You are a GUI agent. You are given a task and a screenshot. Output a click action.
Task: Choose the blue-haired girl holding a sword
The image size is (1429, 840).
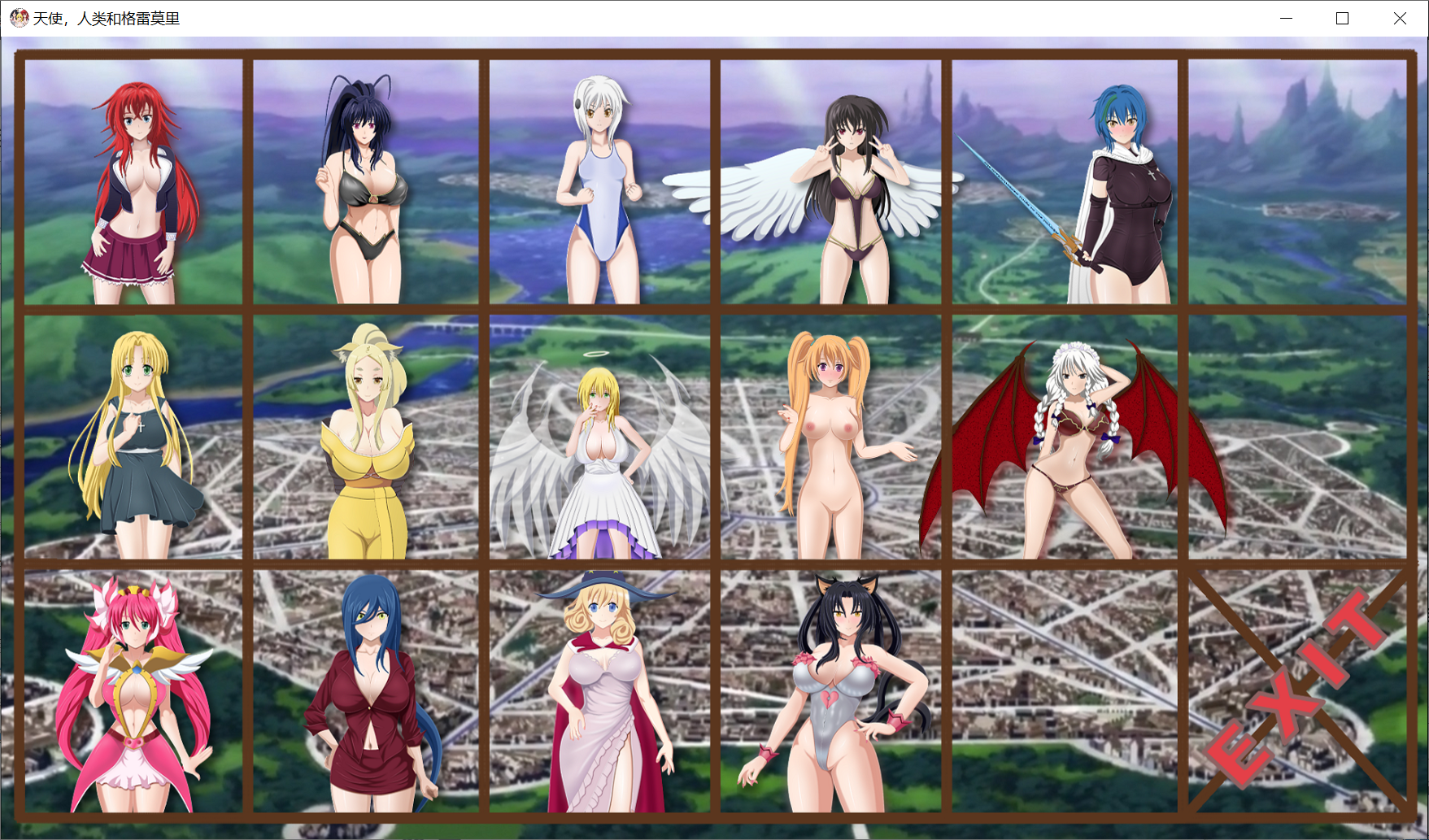[1065, 183]
